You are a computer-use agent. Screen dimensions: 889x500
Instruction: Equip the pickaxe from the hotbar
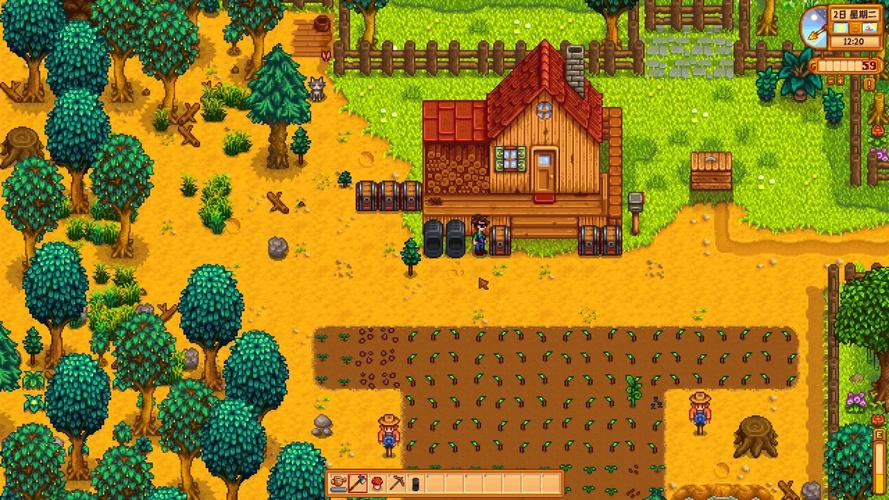396,483
